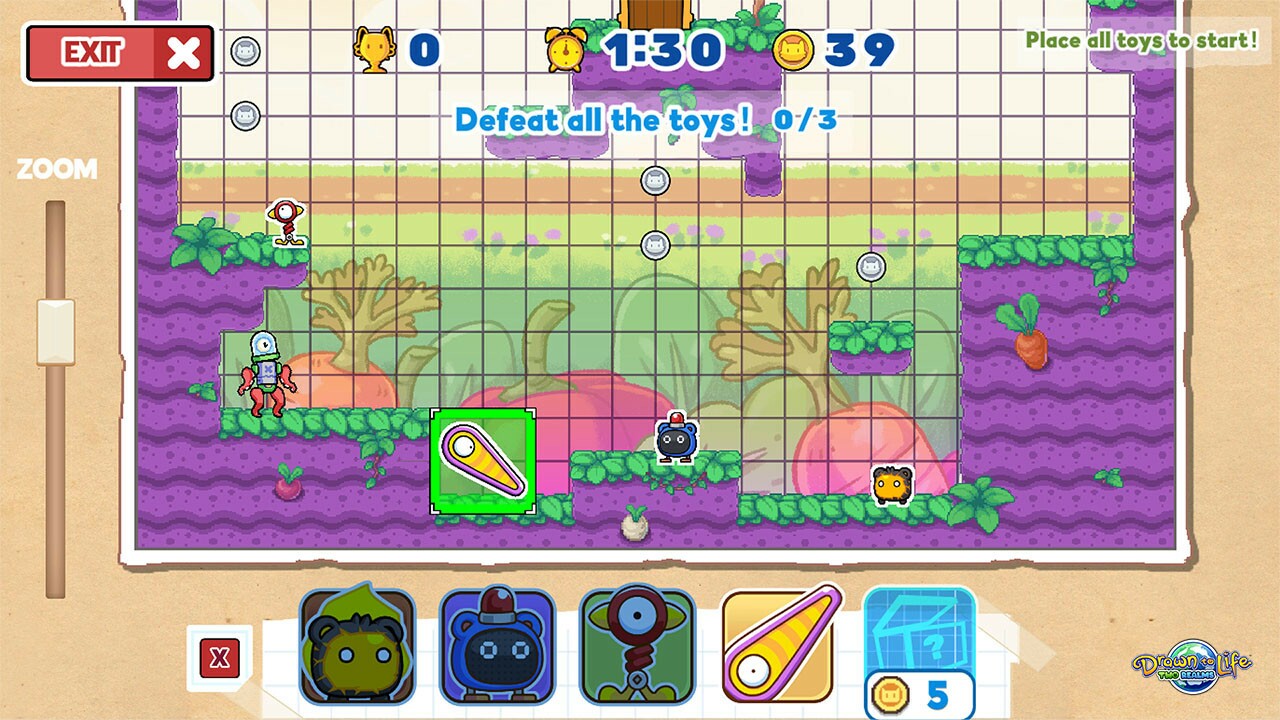Click the placed flipper on the green tile
The width and height of the screenshot is (1280, 720).
click(483, 462)
